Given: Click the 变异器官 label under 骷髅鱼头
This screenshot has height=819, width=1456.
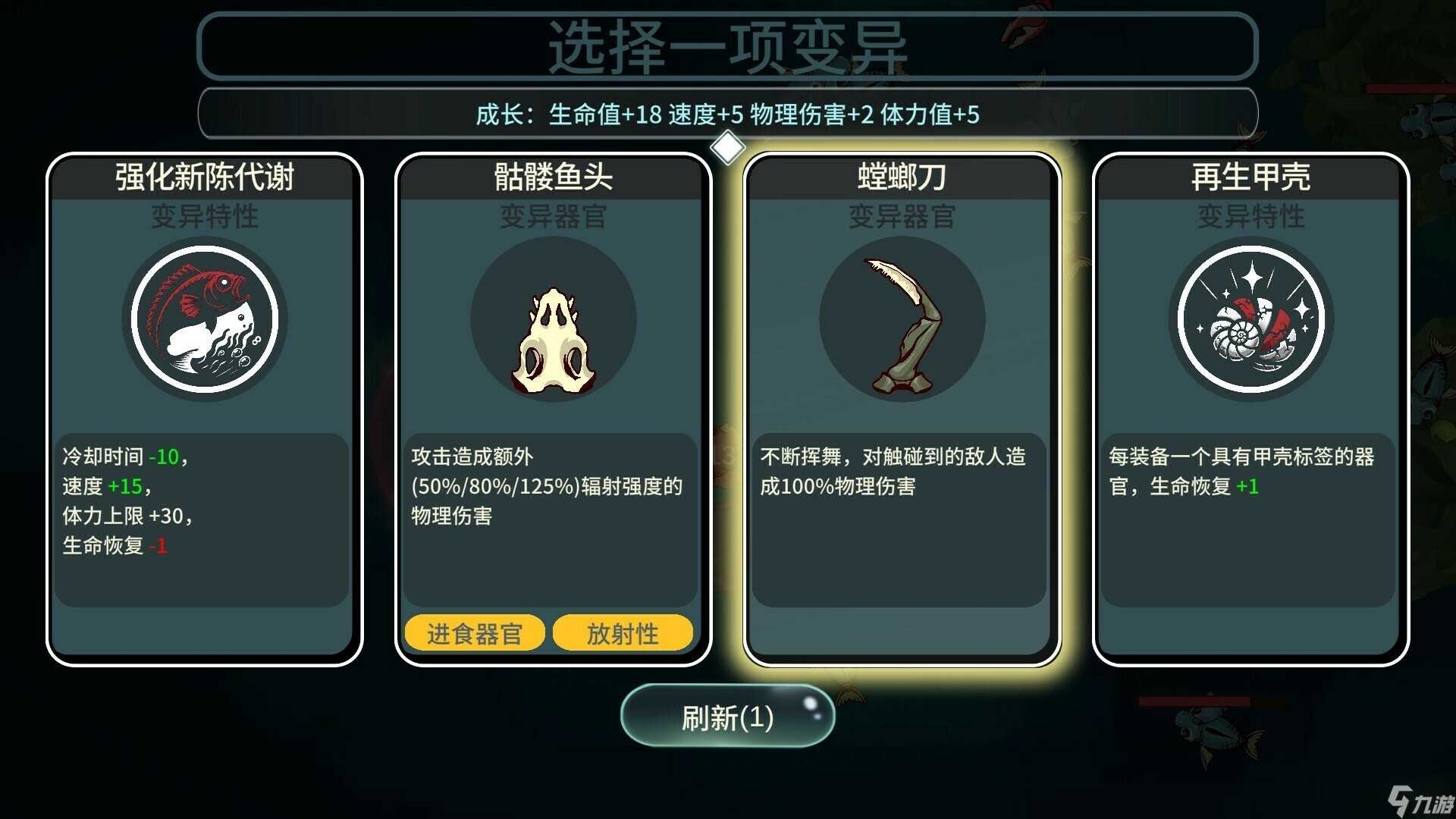Looking at the screenshot, I should tap(552, 218).
